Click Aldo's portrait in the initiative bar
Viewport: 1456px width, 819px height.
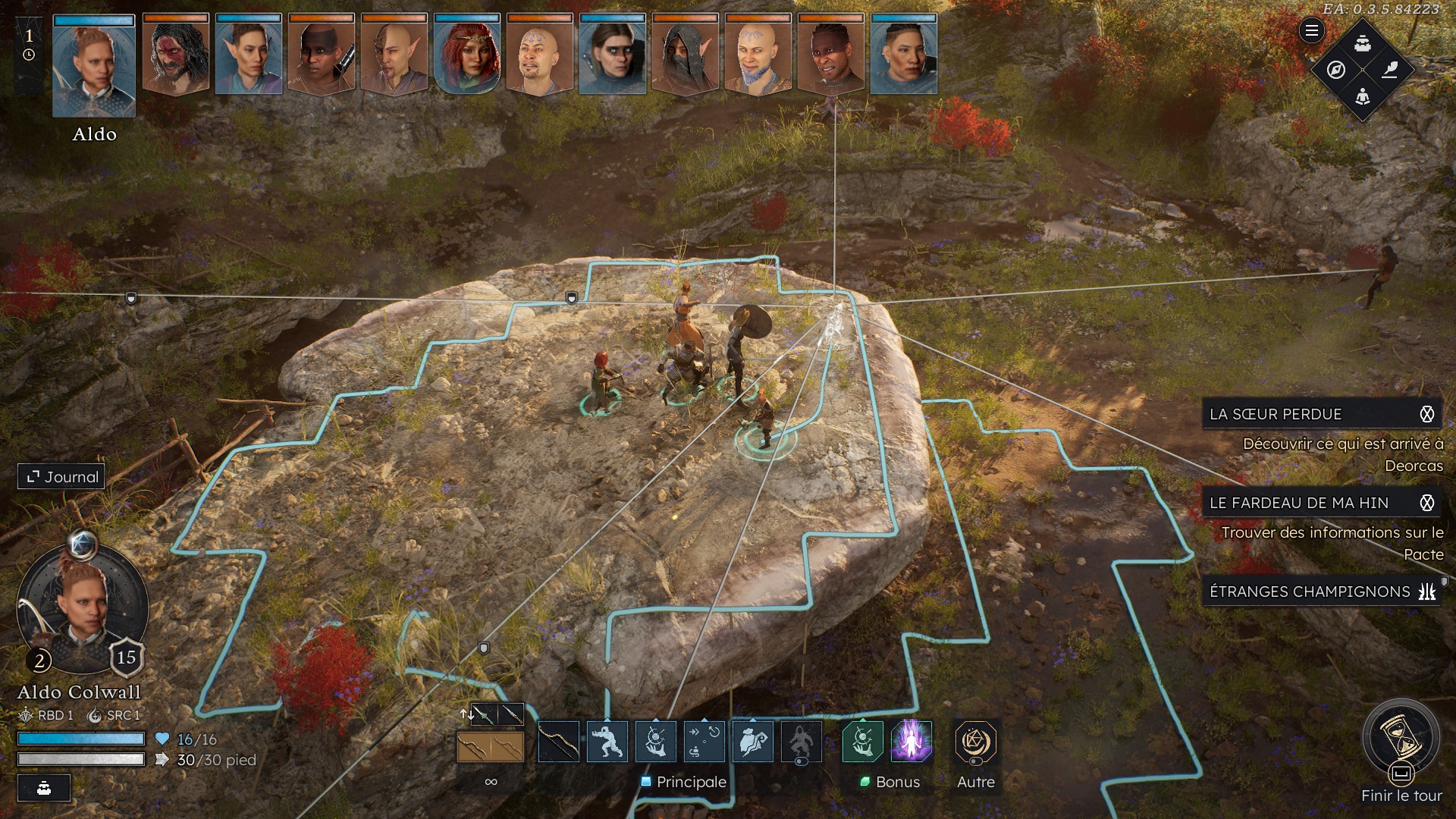coord(94,67)
